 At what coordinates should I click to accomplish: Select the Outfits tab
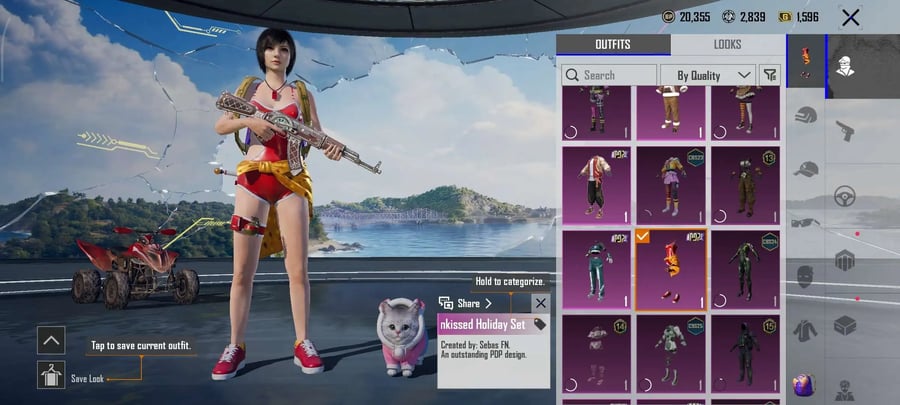[612, 45]
